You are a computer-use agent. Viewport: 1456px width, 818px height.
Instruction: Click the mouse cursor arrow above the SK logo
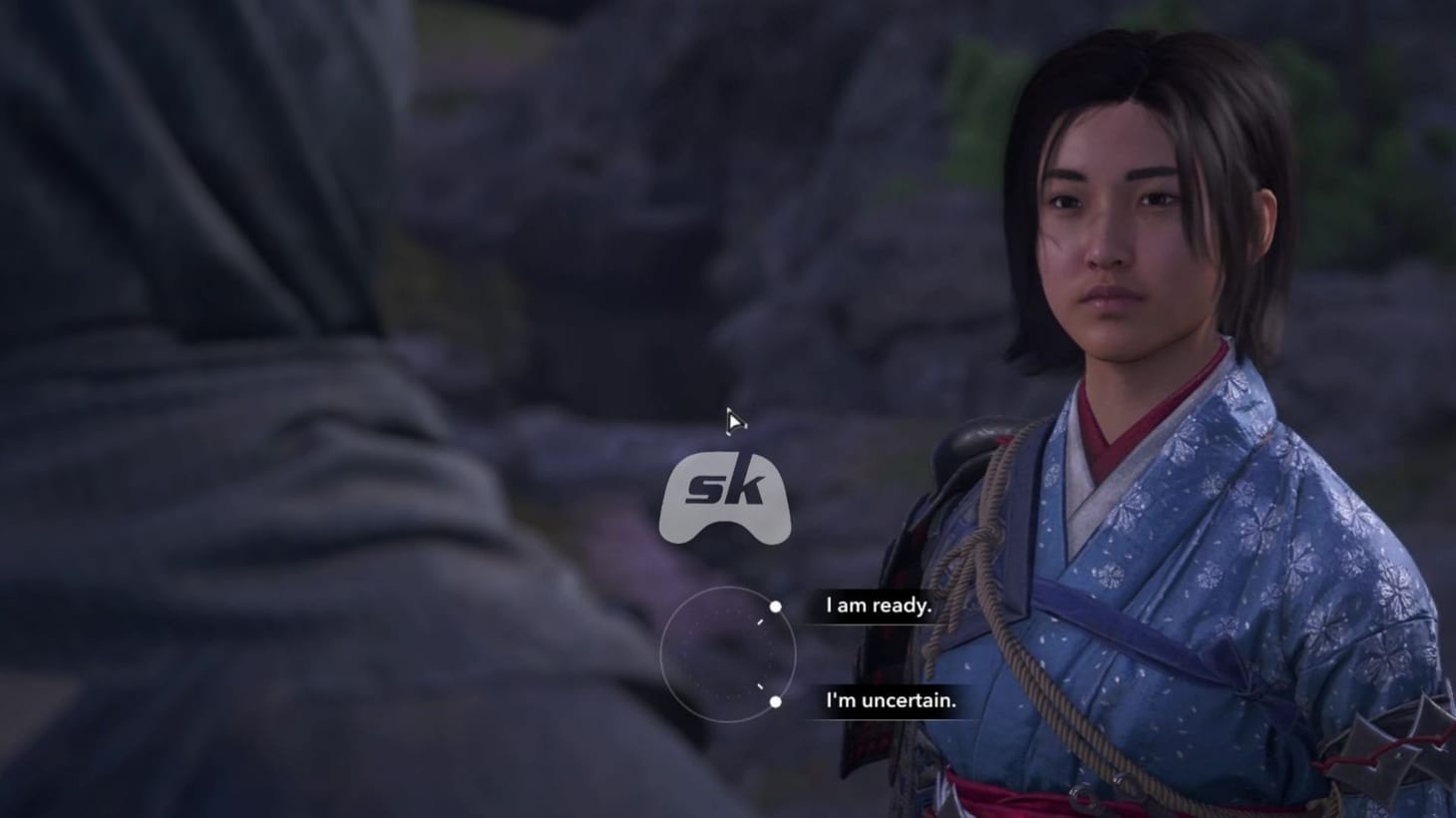734,422
